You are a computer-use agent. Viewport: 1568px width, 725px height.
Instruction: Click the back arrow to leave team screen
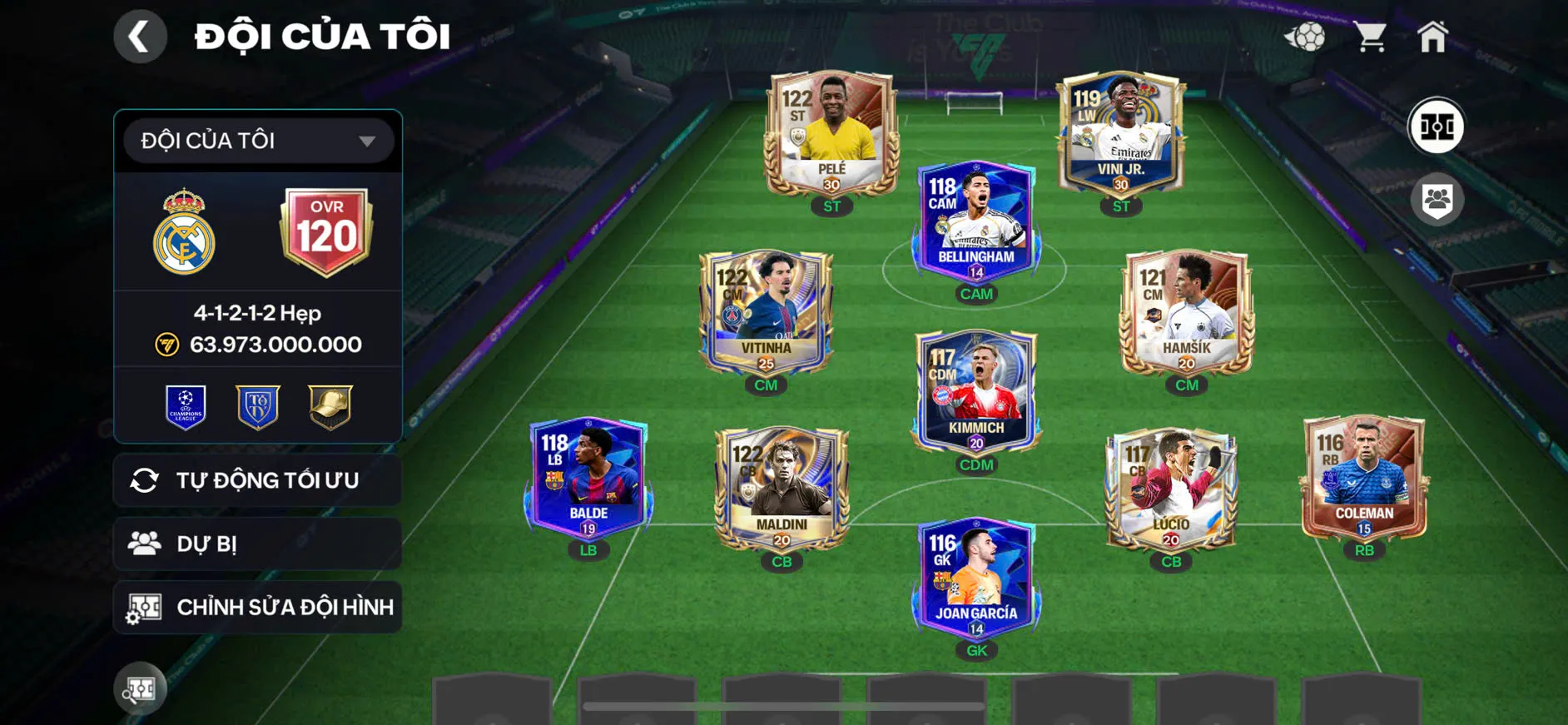point(140,36)
